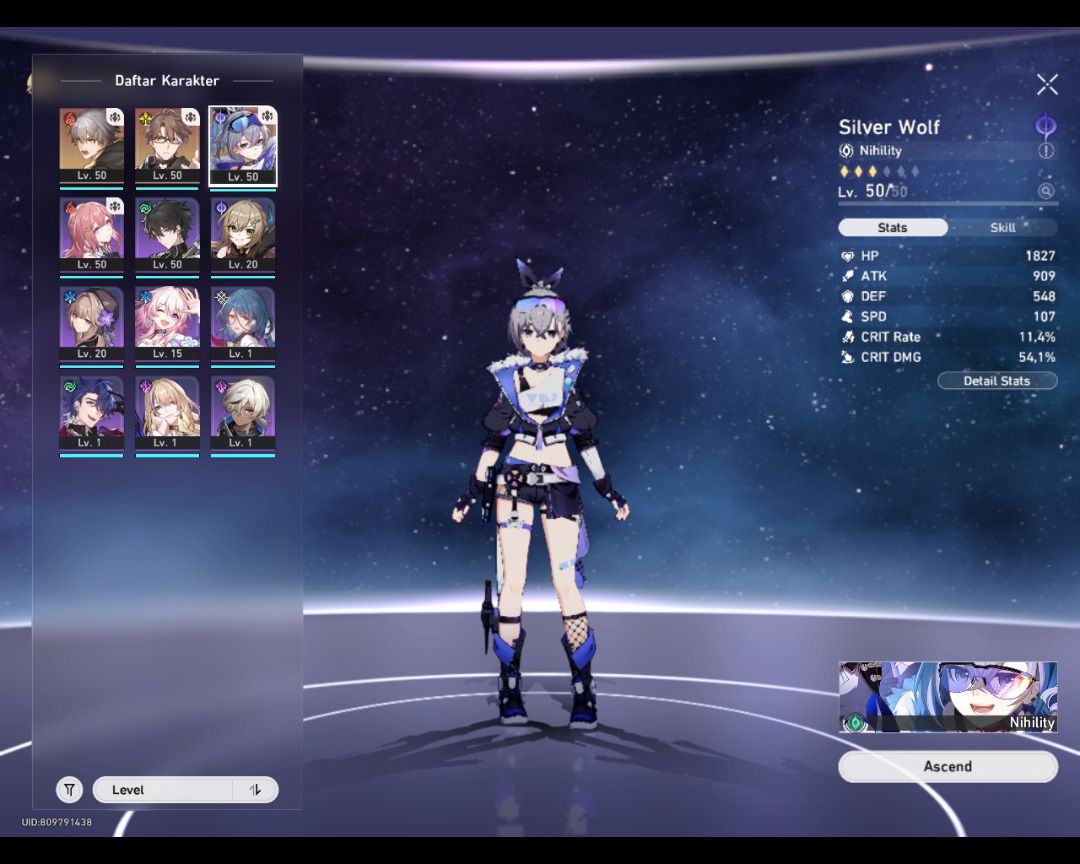Switch to the Skill tab
1080x864 pixels.
[x=1002, y=227]
